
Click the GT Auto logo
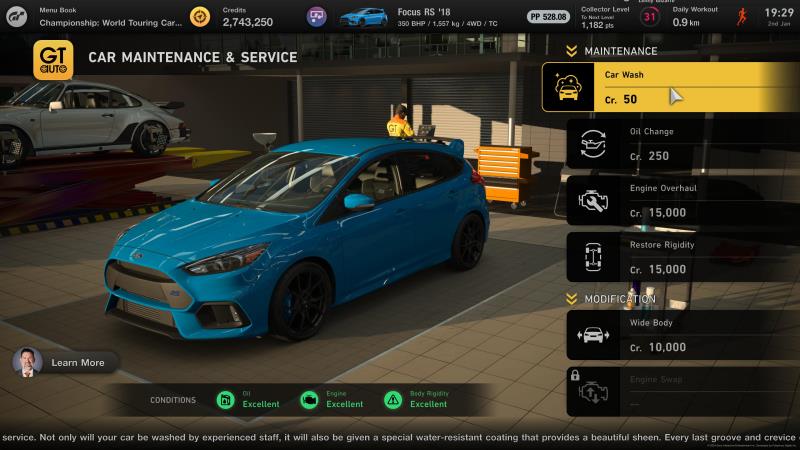click(52, 60)
